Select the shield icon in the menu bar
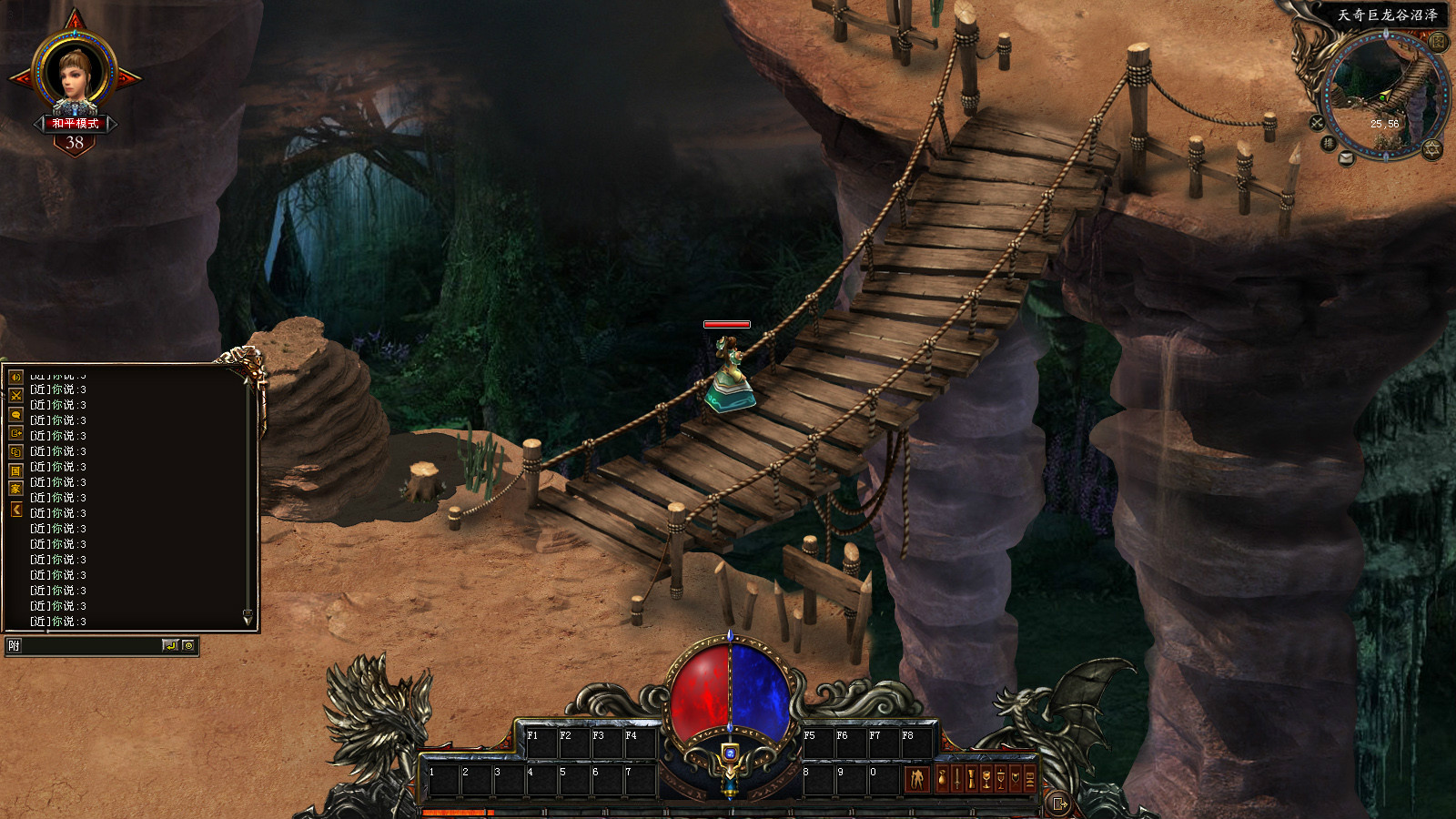Viewport: 1456px width, 819px height. coord(1016,779)
